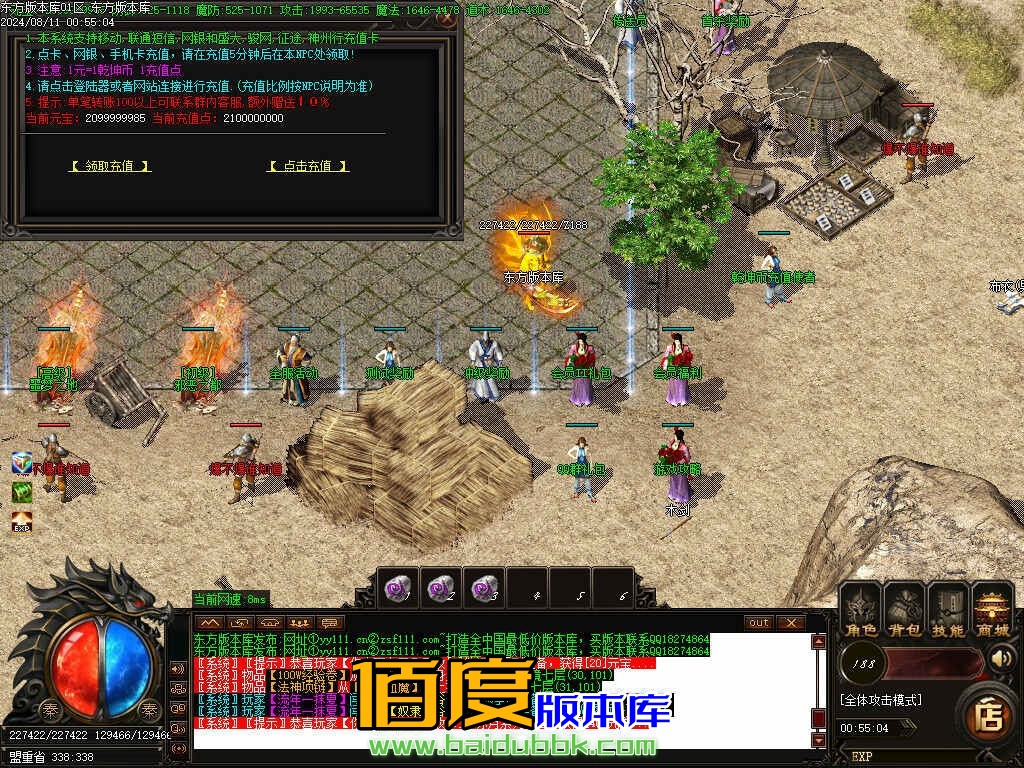Image resolution: width=1024 pixels, height=768 pixels.
Task: Click the chat window out button
Action: pos(759,622)
